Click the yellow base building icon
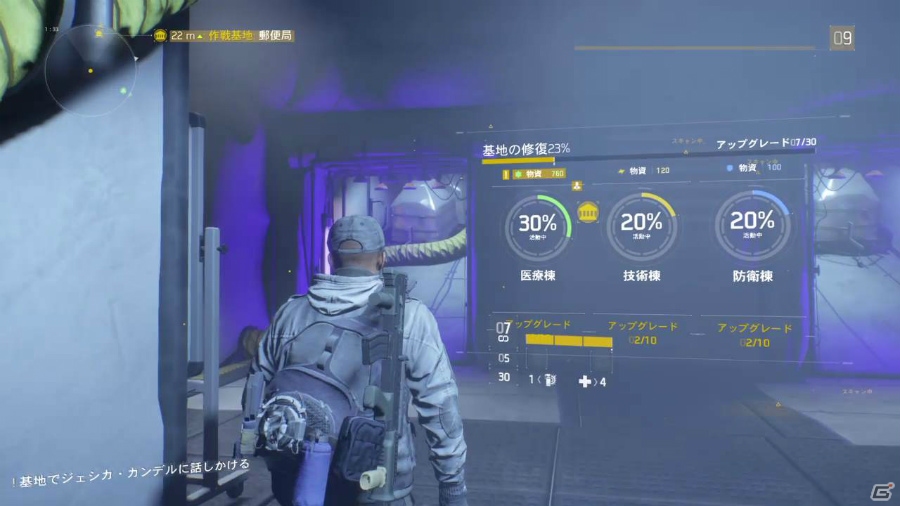 (588, 212)
